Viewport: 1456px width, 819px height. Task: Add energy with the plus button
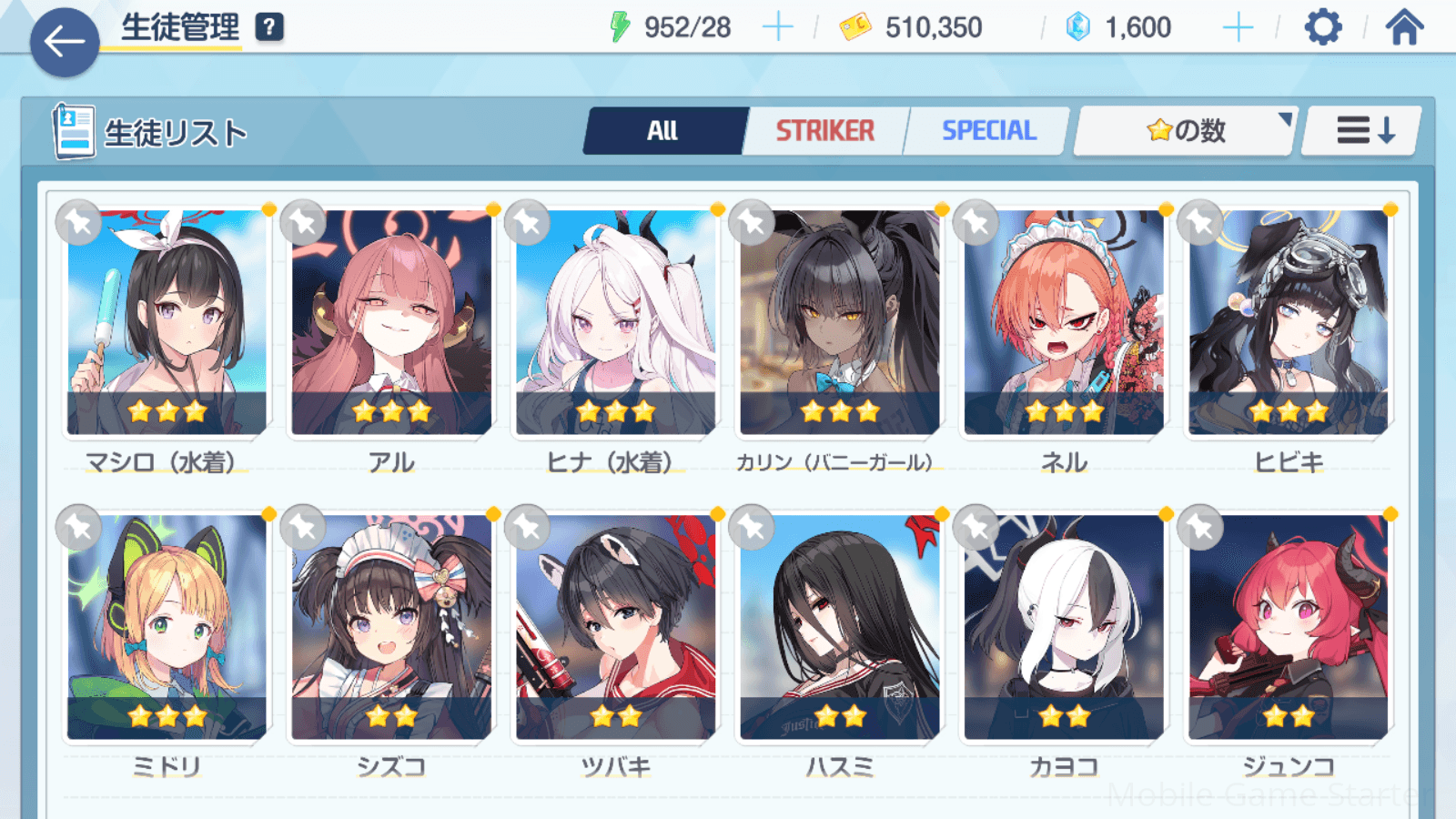(x=777, y=27)
